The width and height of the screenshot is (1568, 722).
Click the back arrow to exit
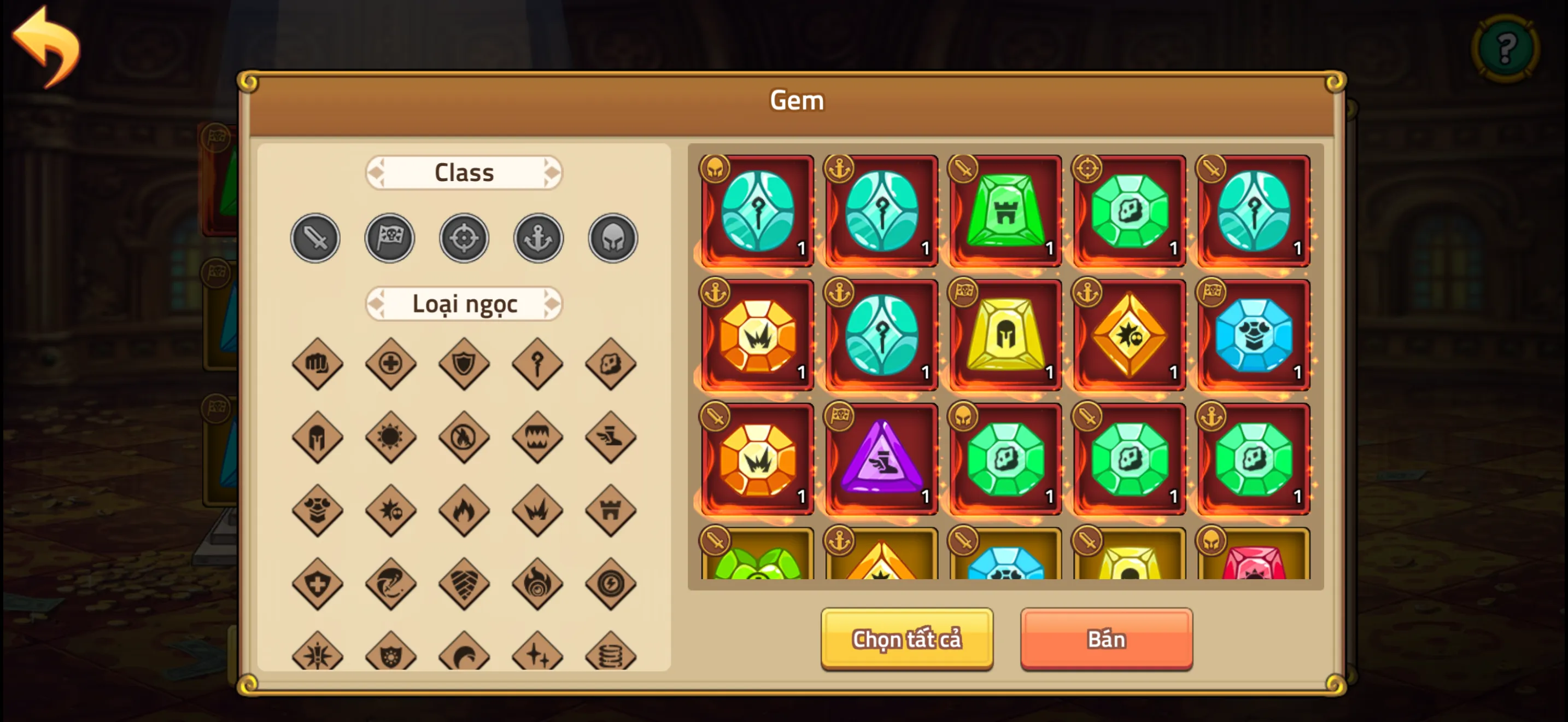point(46,43)
